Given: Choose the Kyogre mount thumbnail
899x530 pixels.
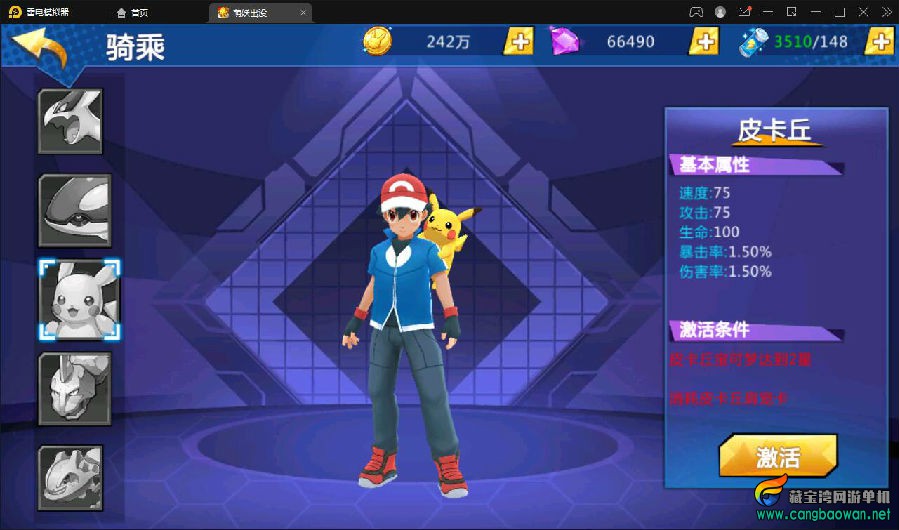Looking at the screenshot, I should point(75,210).
